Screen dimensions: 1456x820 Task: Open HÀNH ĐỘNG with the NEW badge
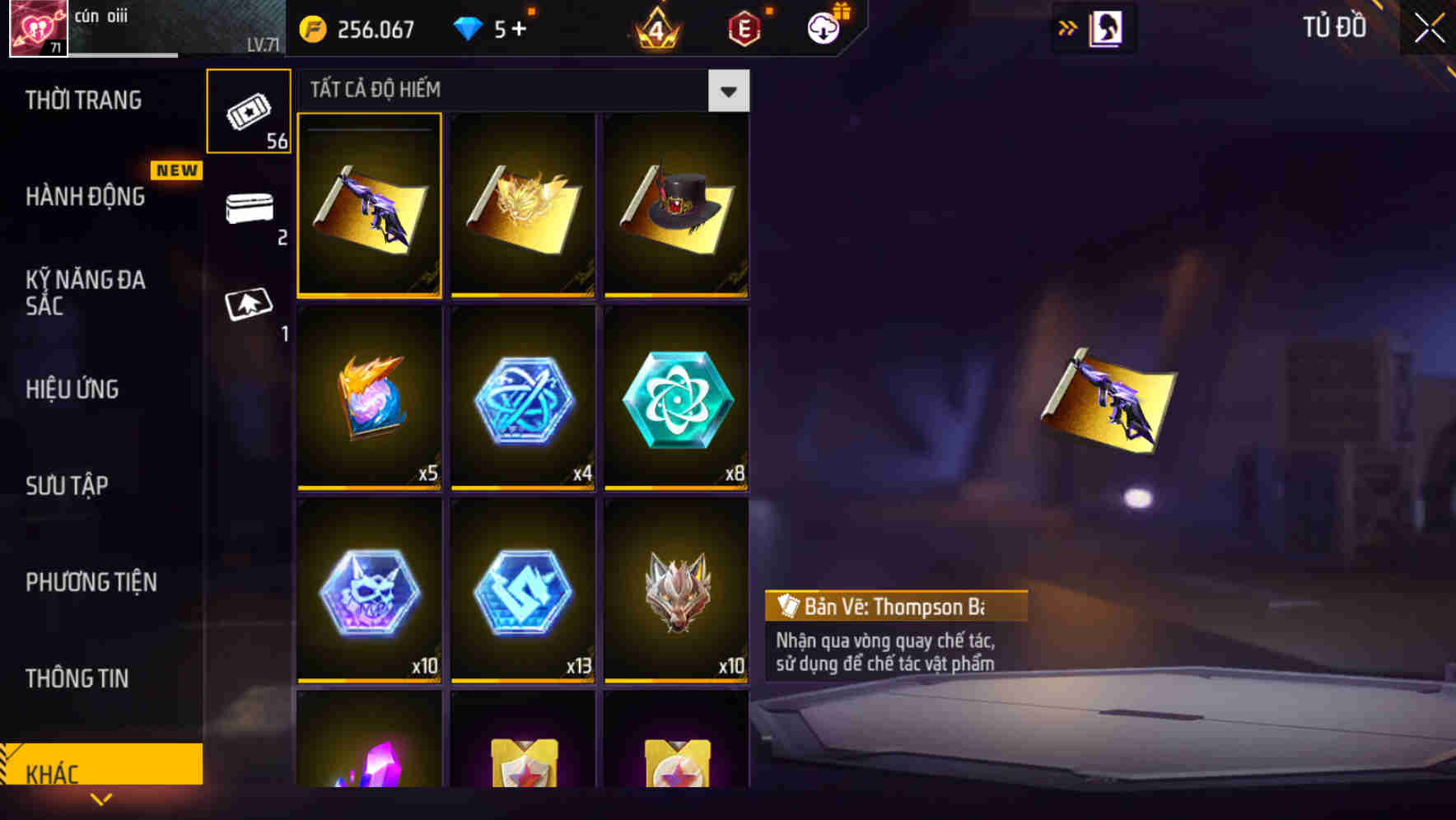point(85,197)
